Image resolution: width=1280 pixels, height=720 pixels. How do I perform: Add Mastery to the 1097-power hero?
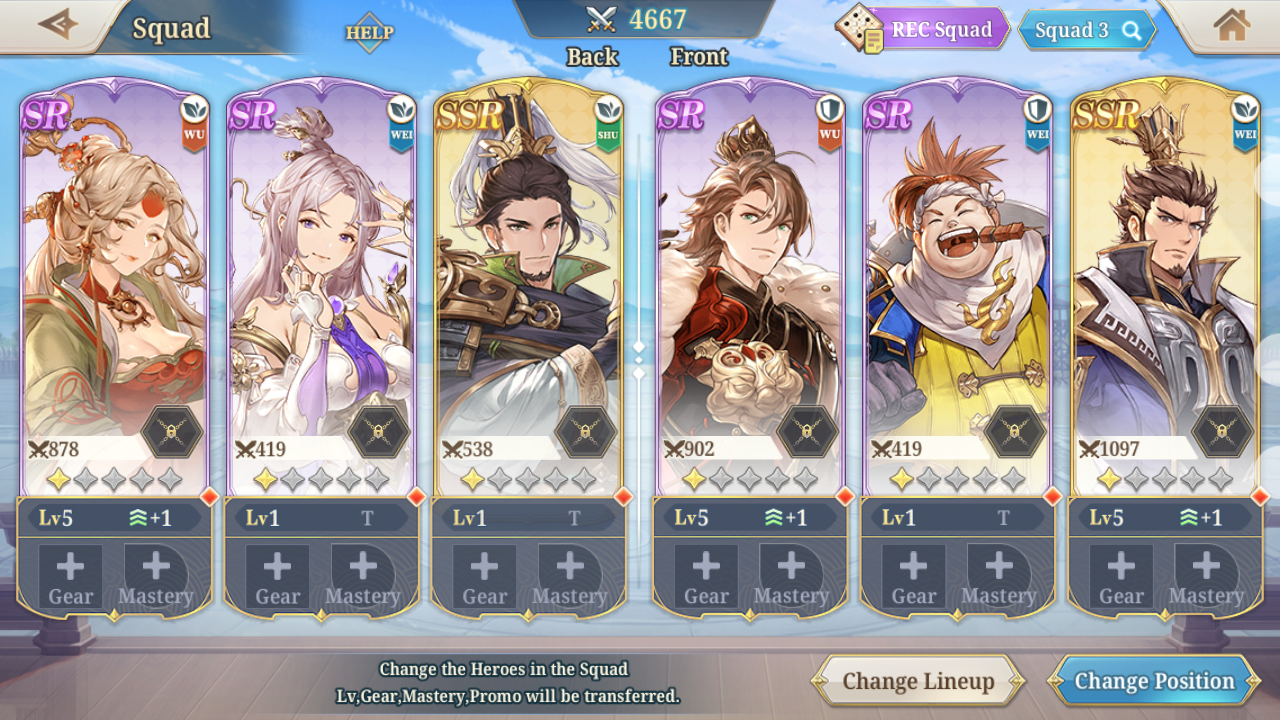click(1206, 577)
